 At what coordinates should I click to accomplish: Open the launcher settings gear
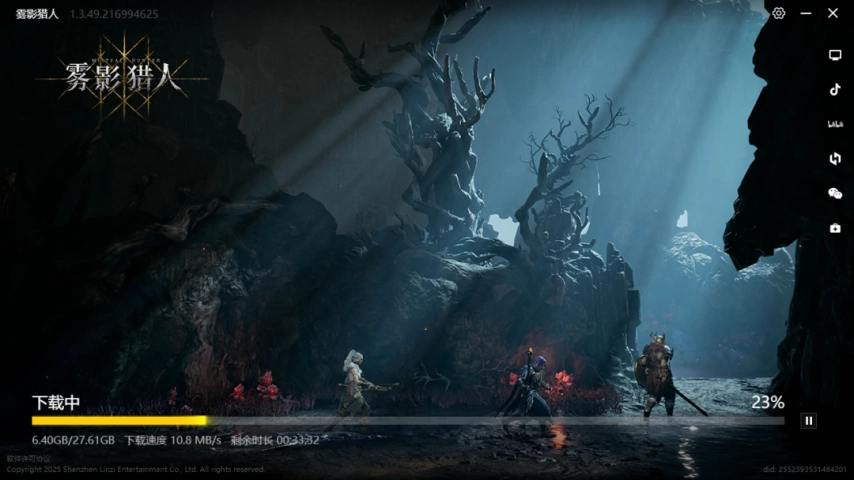[779, 13]
